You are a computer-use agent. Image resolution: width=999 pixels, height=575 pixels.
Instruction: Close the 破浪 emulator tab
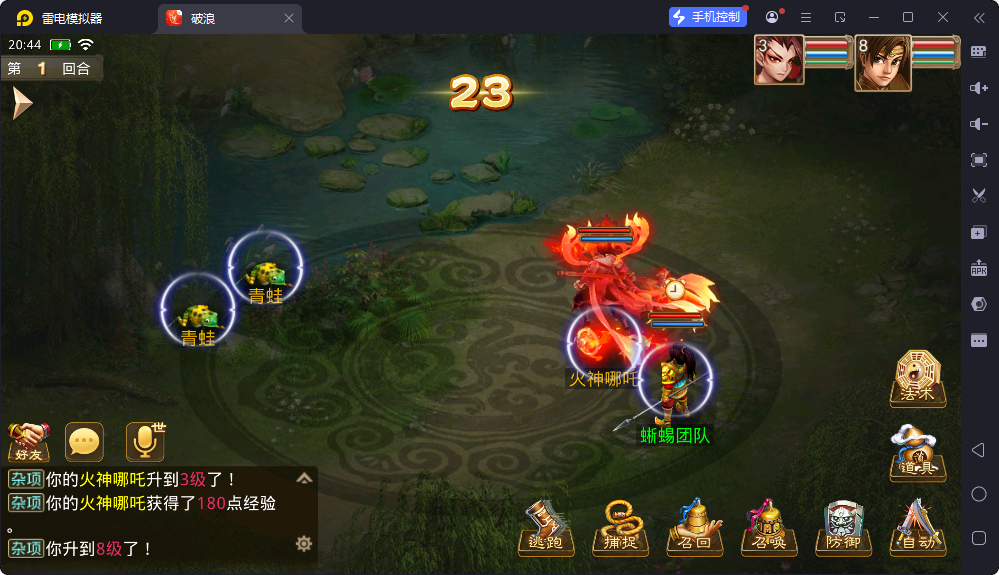click(289, 18)
